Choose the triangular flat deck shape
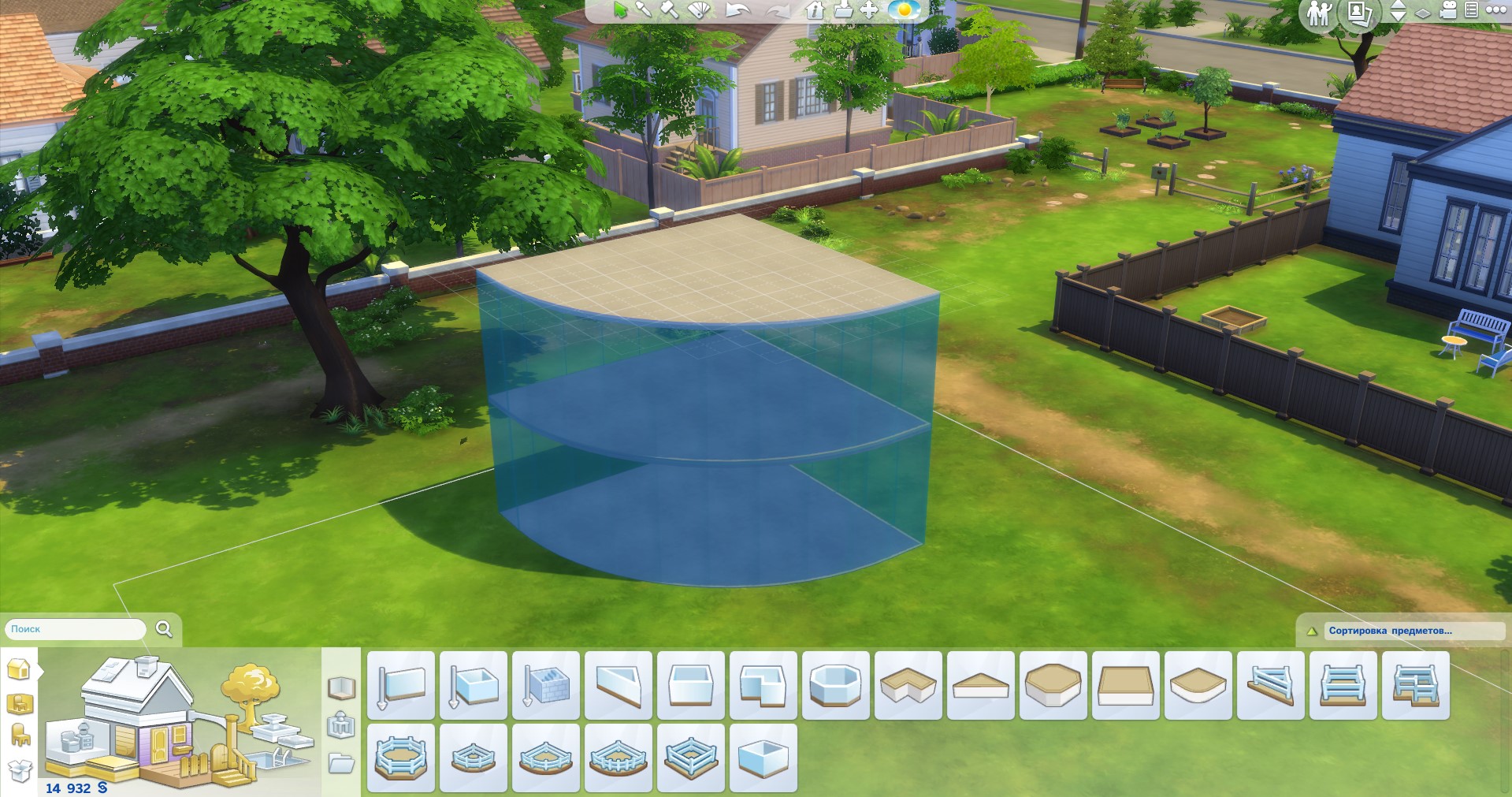The image size is (1512, 797). point(981,685)
